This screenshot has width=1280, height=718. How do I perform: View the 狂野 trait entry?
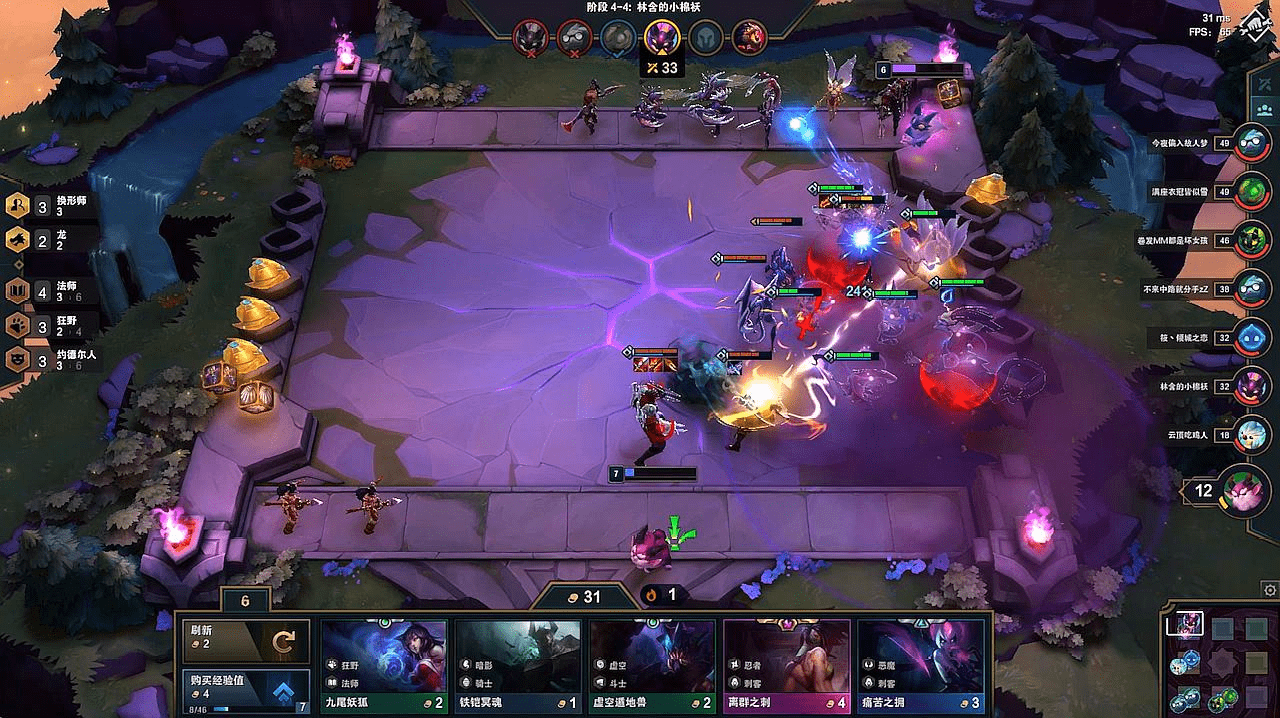(x=50, y=325)
